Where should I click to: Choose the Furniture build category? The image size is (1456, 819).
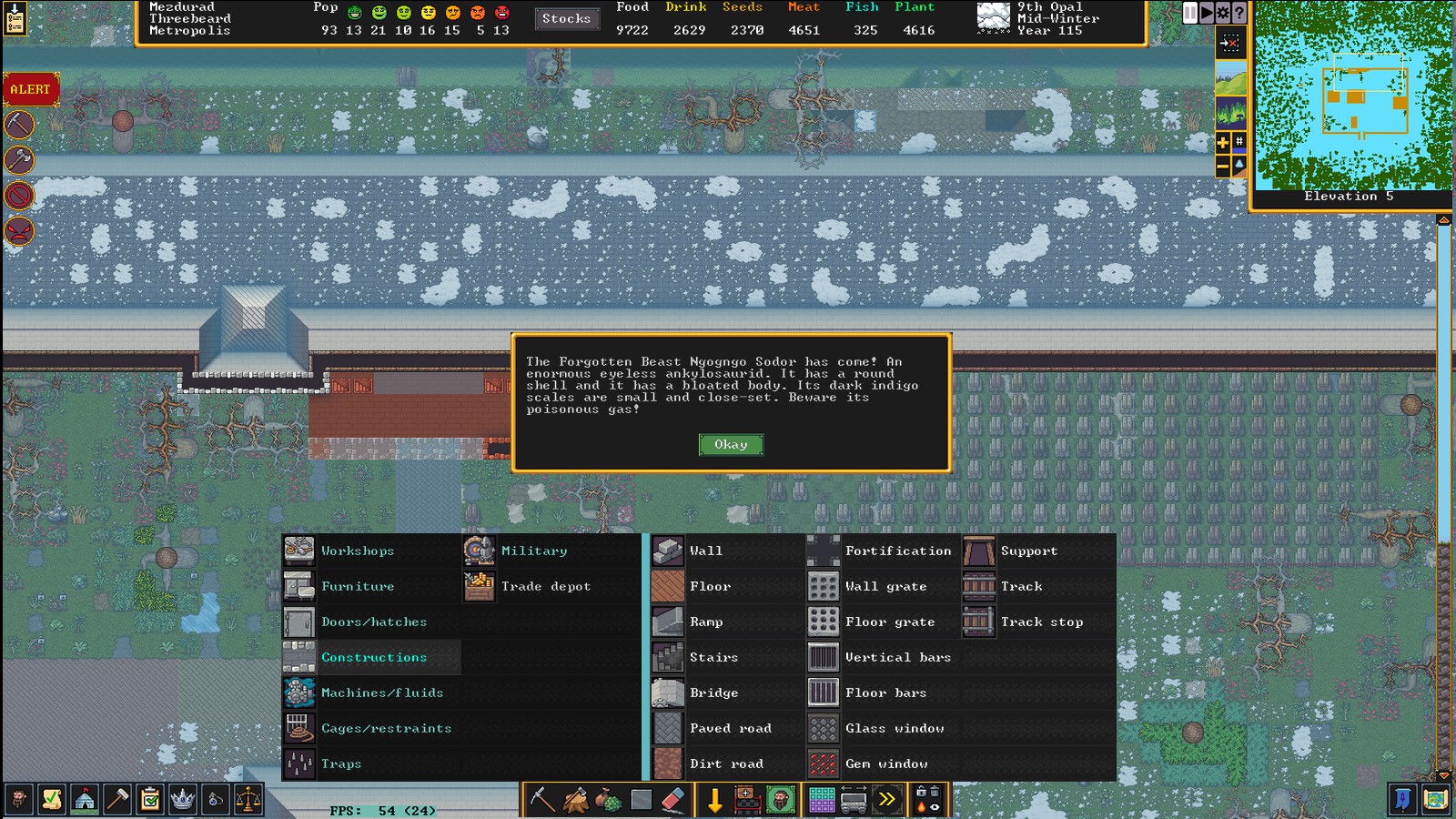tap(357, 586)
